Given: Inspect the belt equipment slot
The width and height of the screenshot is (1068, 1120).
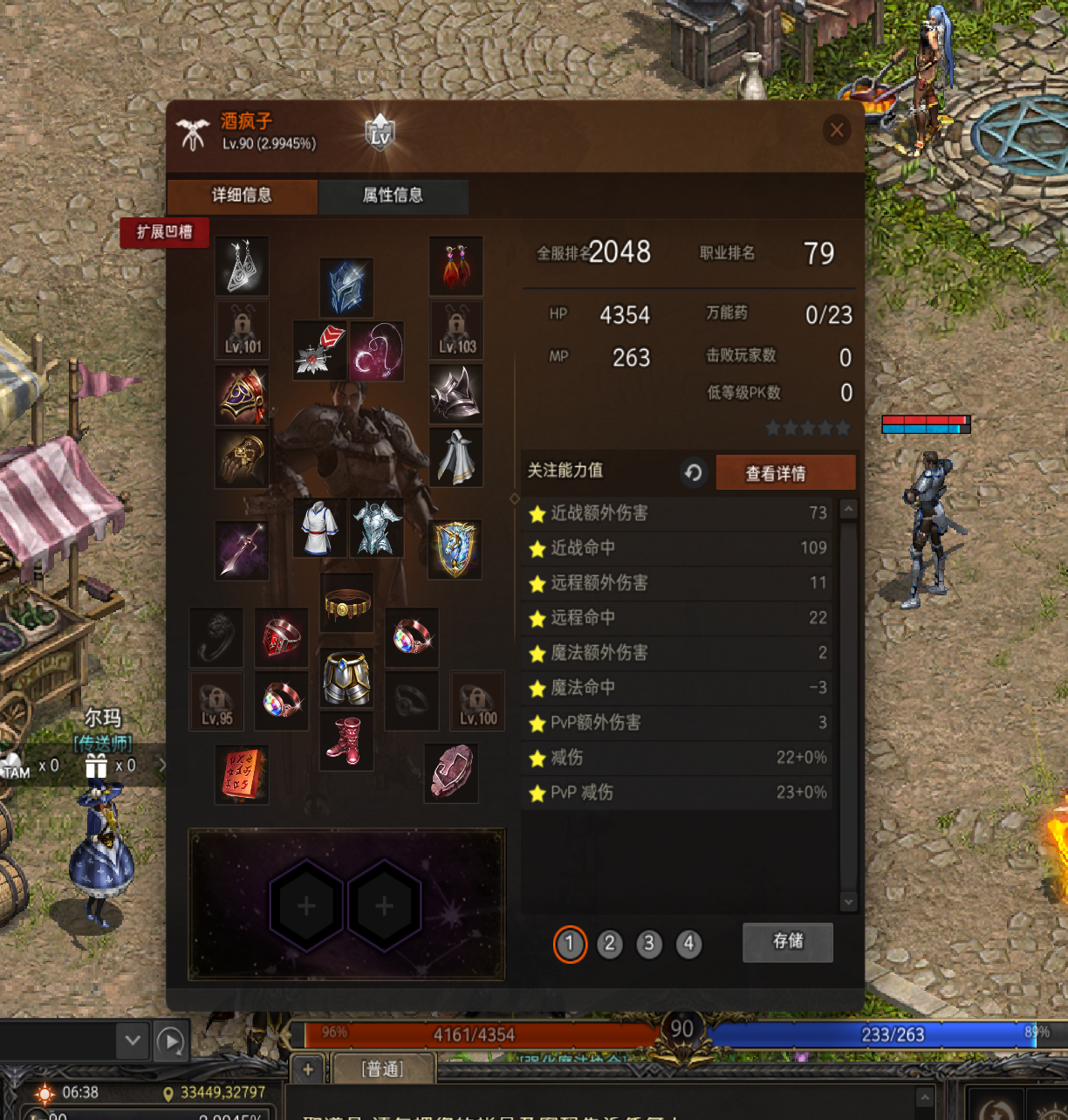Looking at the screenshot, I should (x=346, y=603).
